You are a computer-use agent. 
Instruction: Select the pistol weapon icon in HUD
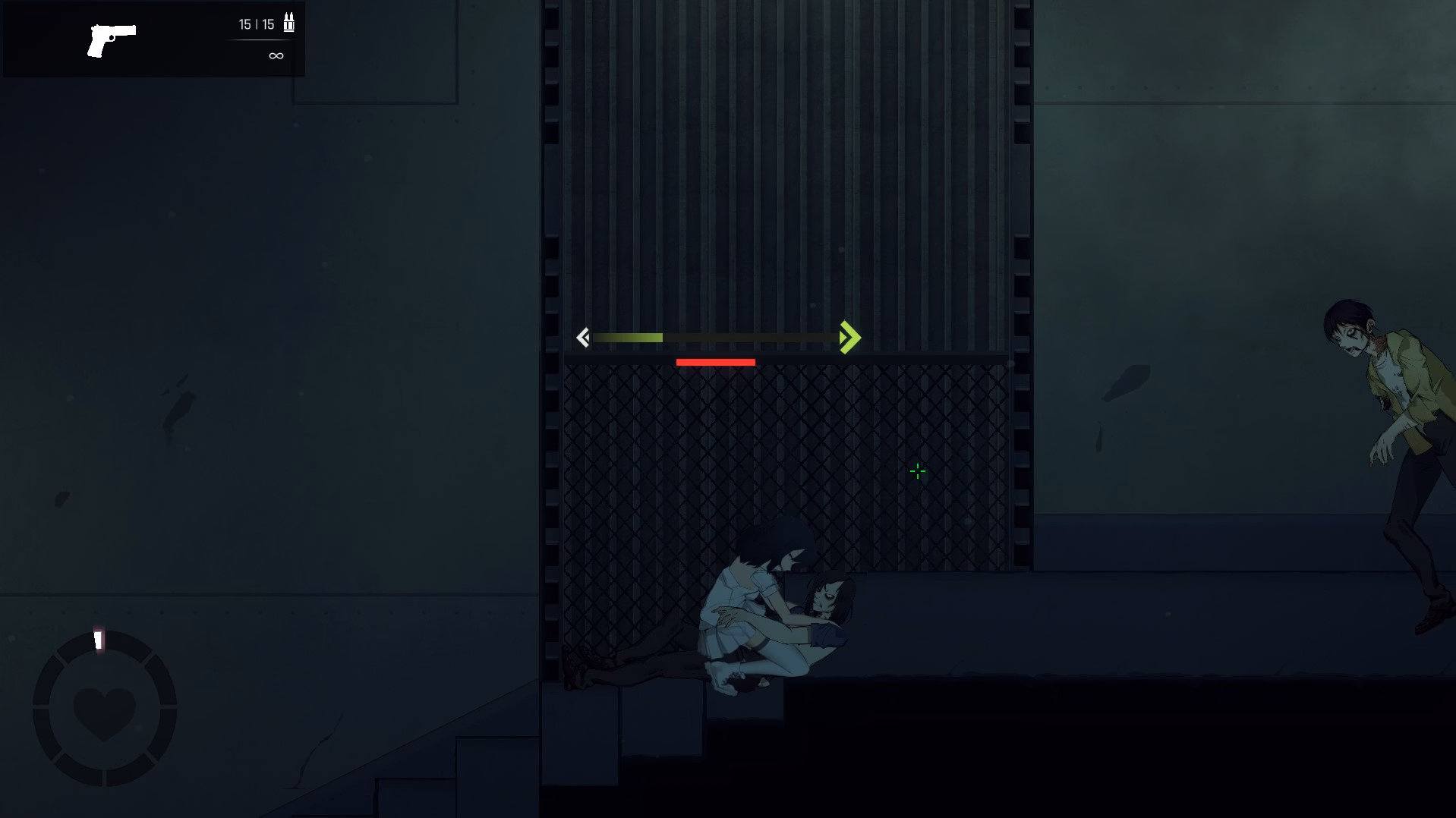(114, 37)
